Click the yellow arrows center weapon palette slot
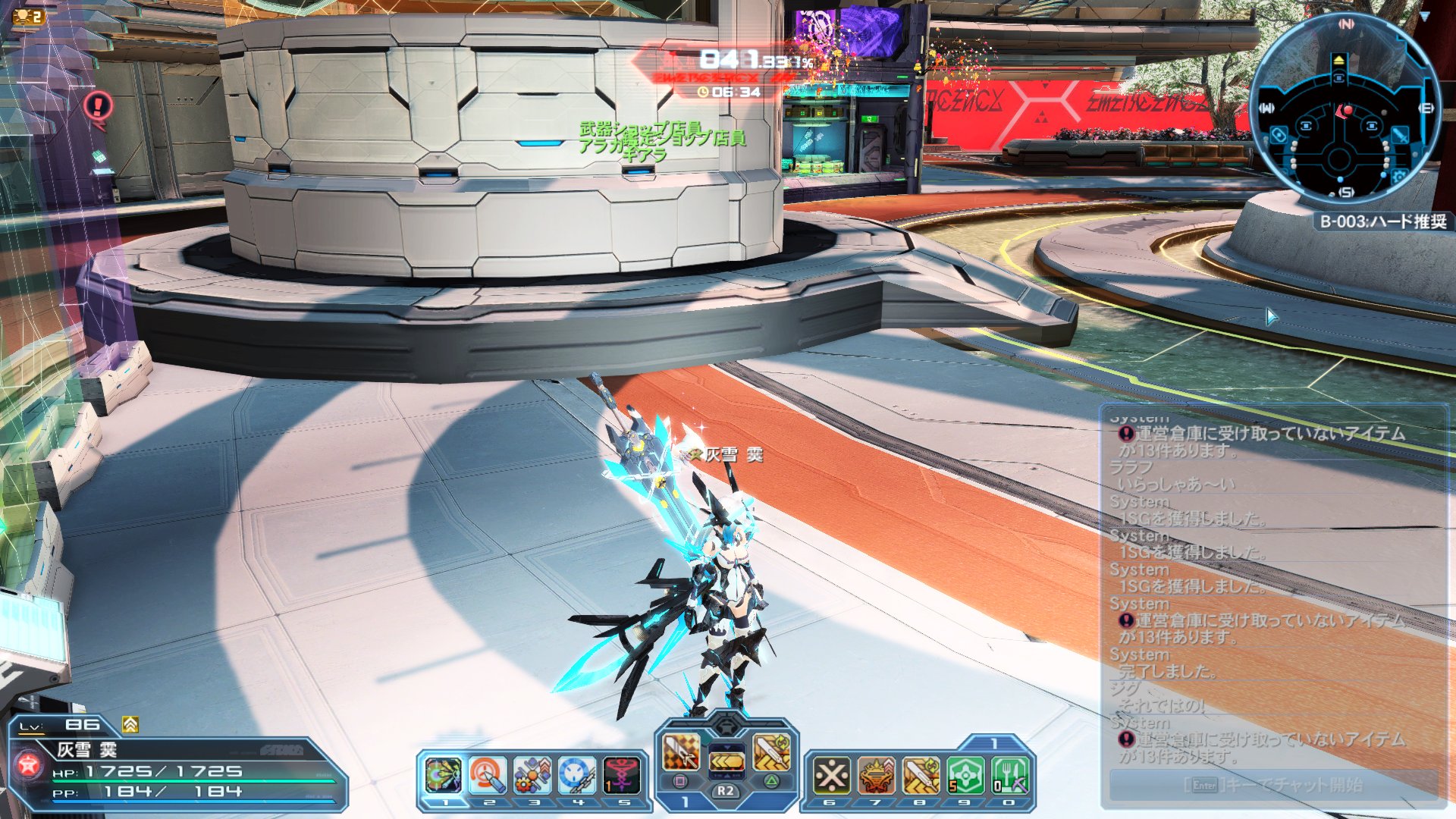 726,758
